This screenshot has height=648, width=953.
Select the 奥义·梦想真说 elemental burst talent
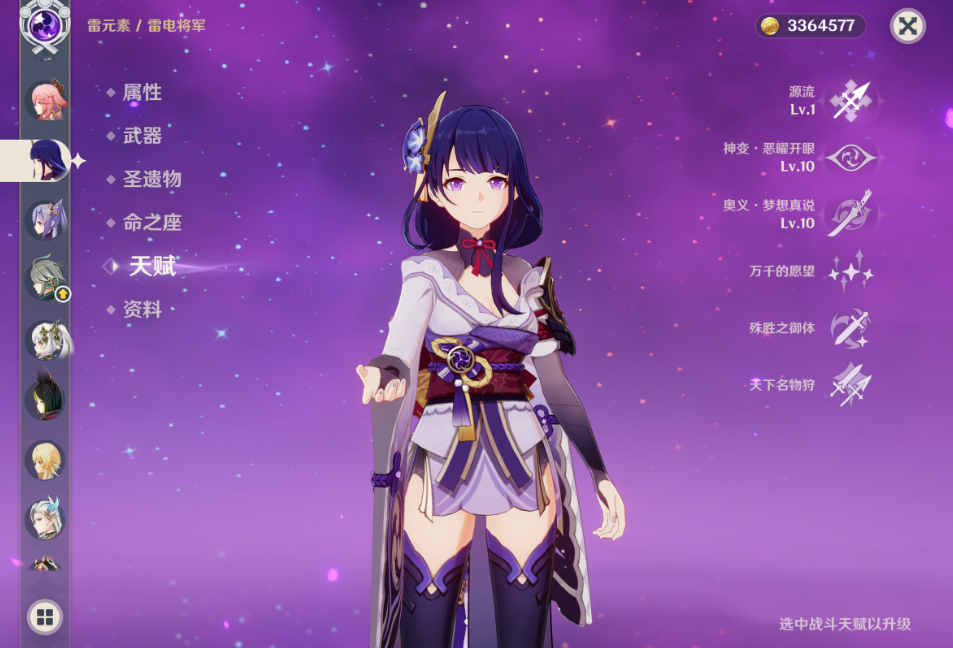(x=850, y=214)
